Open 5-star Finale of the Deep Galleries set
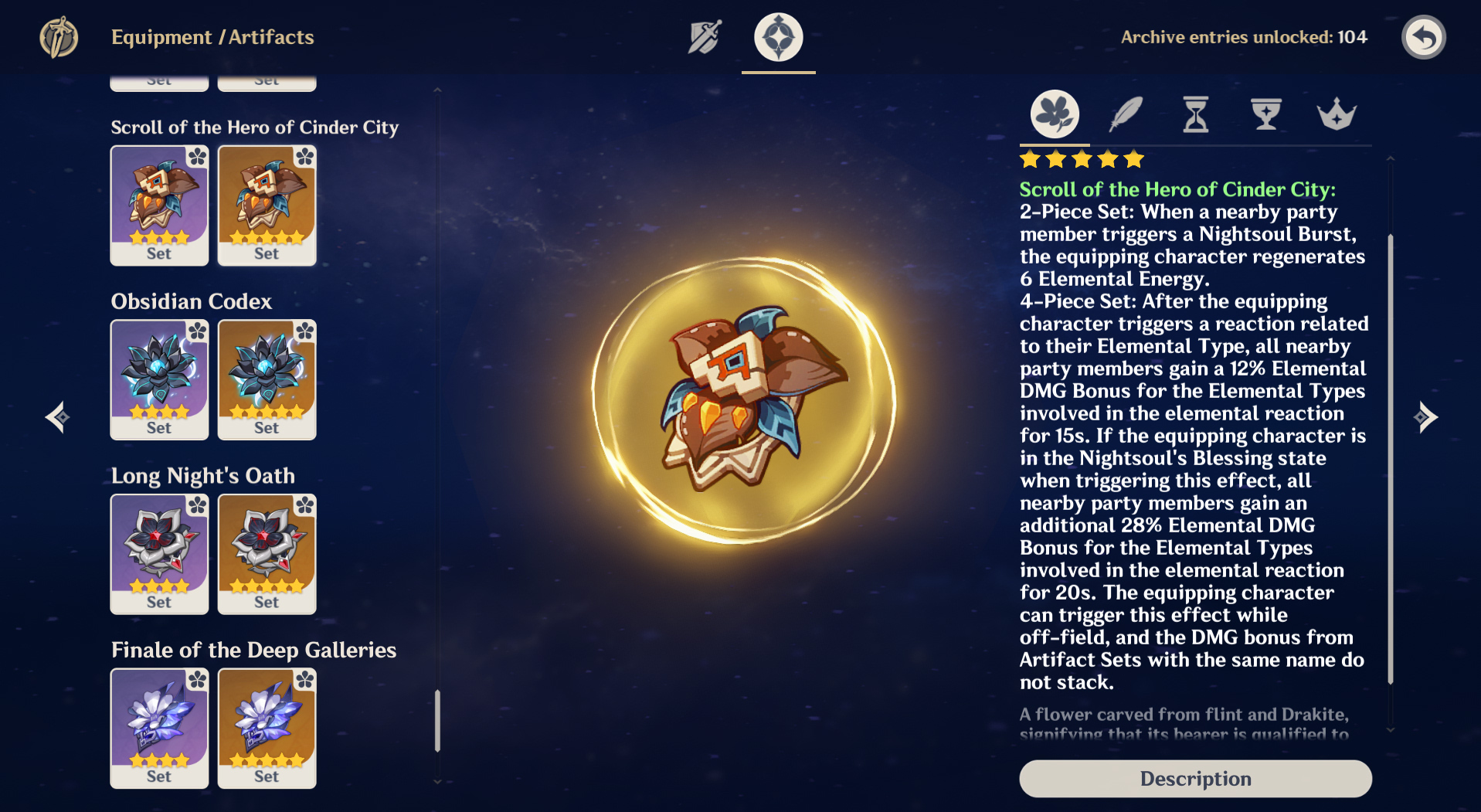This screenshot has width=1481, height=812. pyautogui.click(x=267, y=729)
